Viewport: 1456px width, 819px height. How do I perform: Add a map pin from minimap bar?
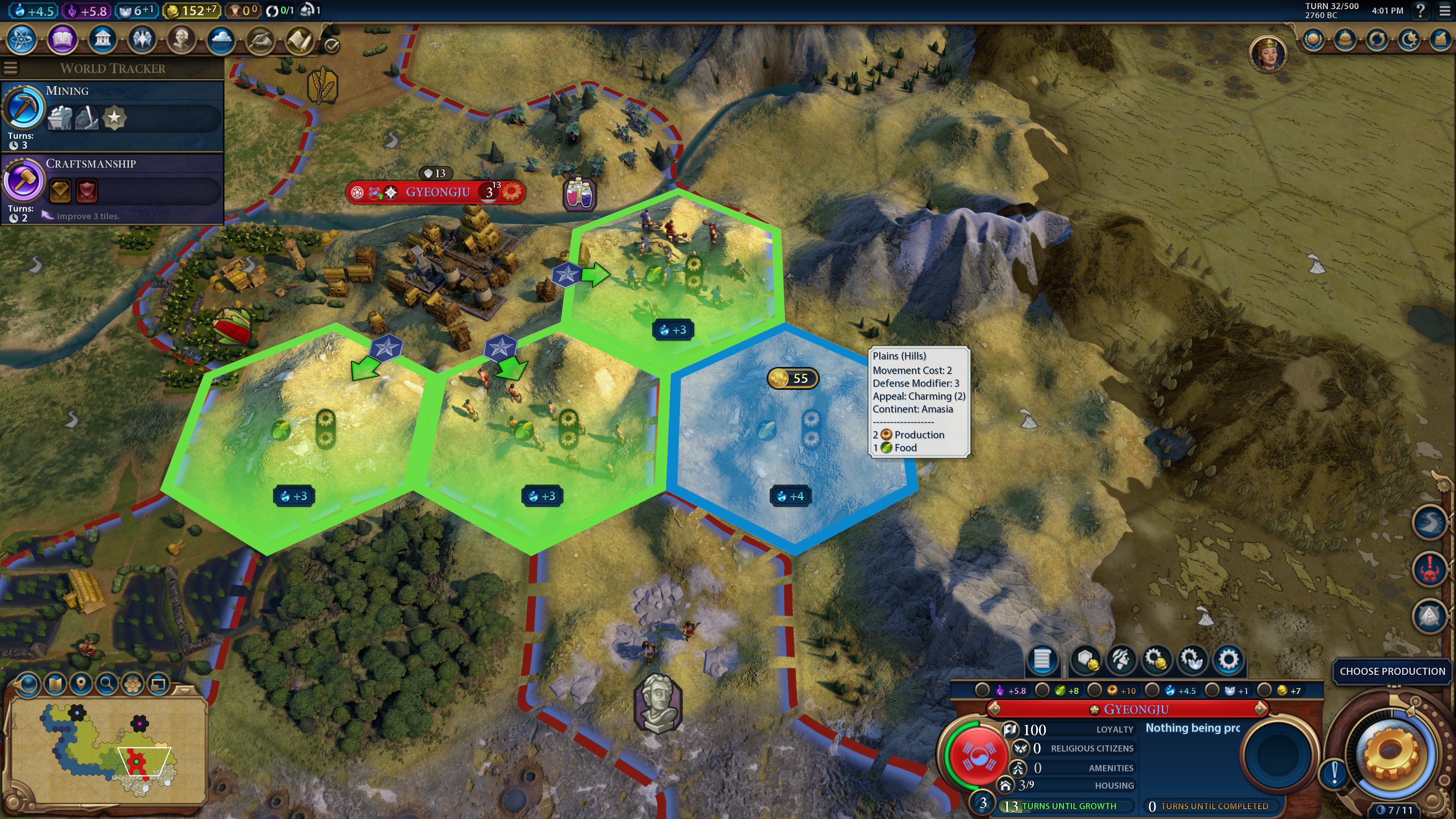pyautogui.click(x=81, y=684)
